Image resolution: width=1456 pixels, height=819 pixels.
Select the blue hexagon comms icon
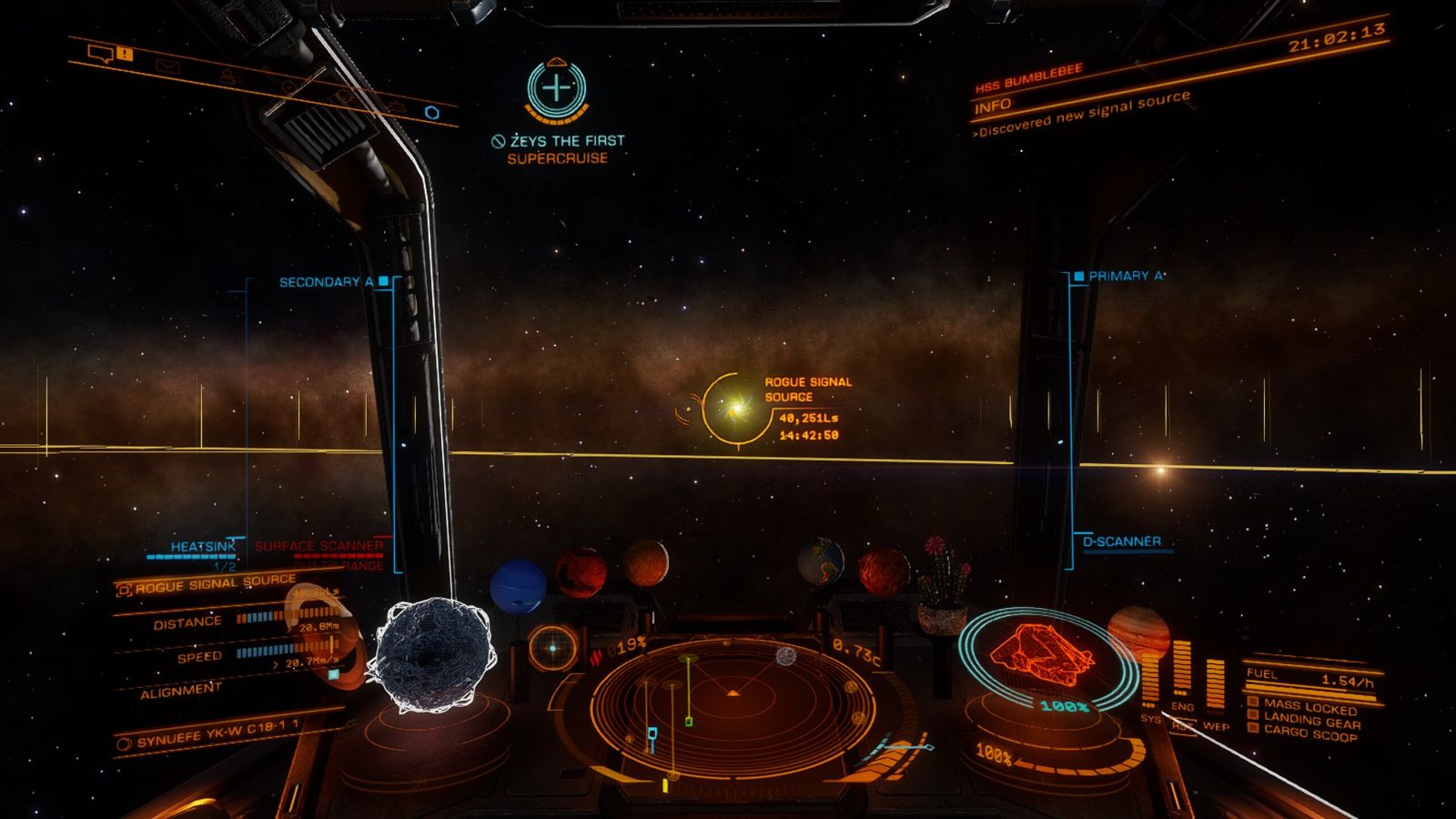click(432, 113)
